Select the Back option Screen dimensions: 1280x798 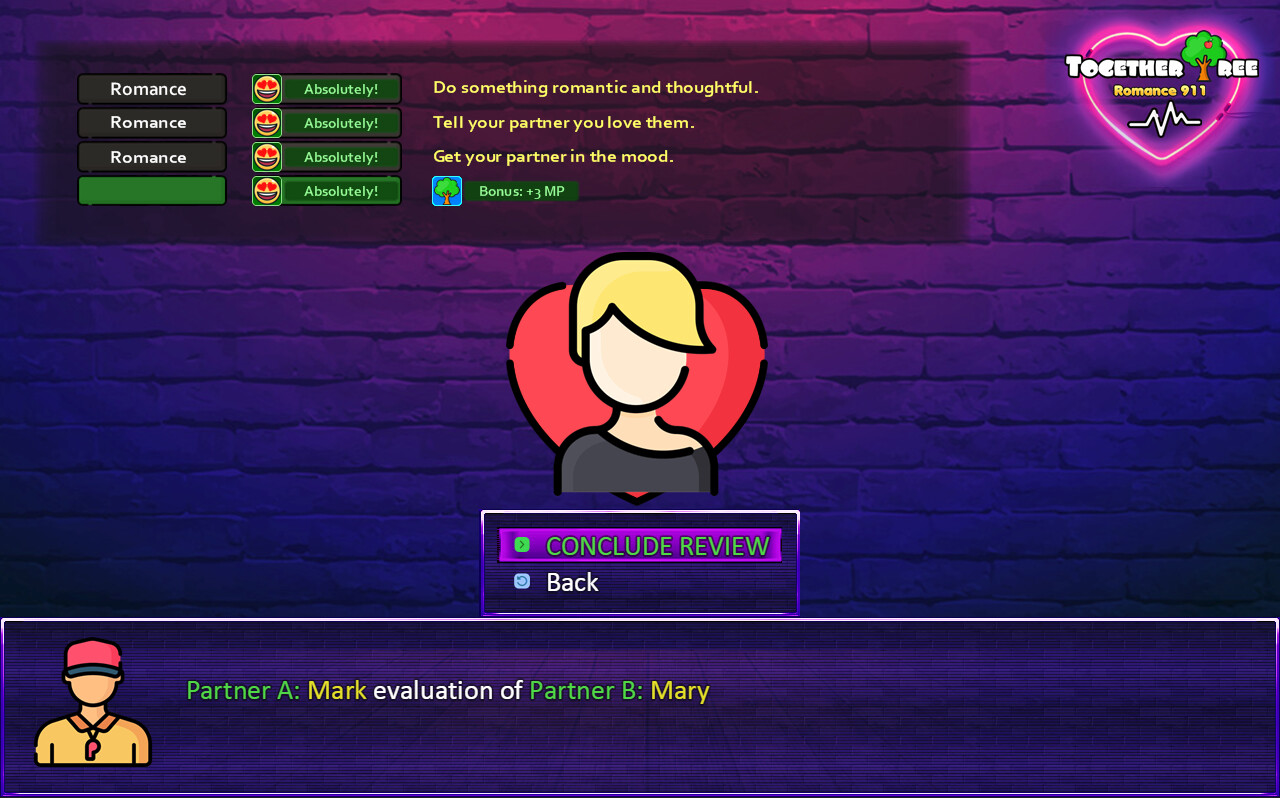pyautogui.click(x=571, y=581)
